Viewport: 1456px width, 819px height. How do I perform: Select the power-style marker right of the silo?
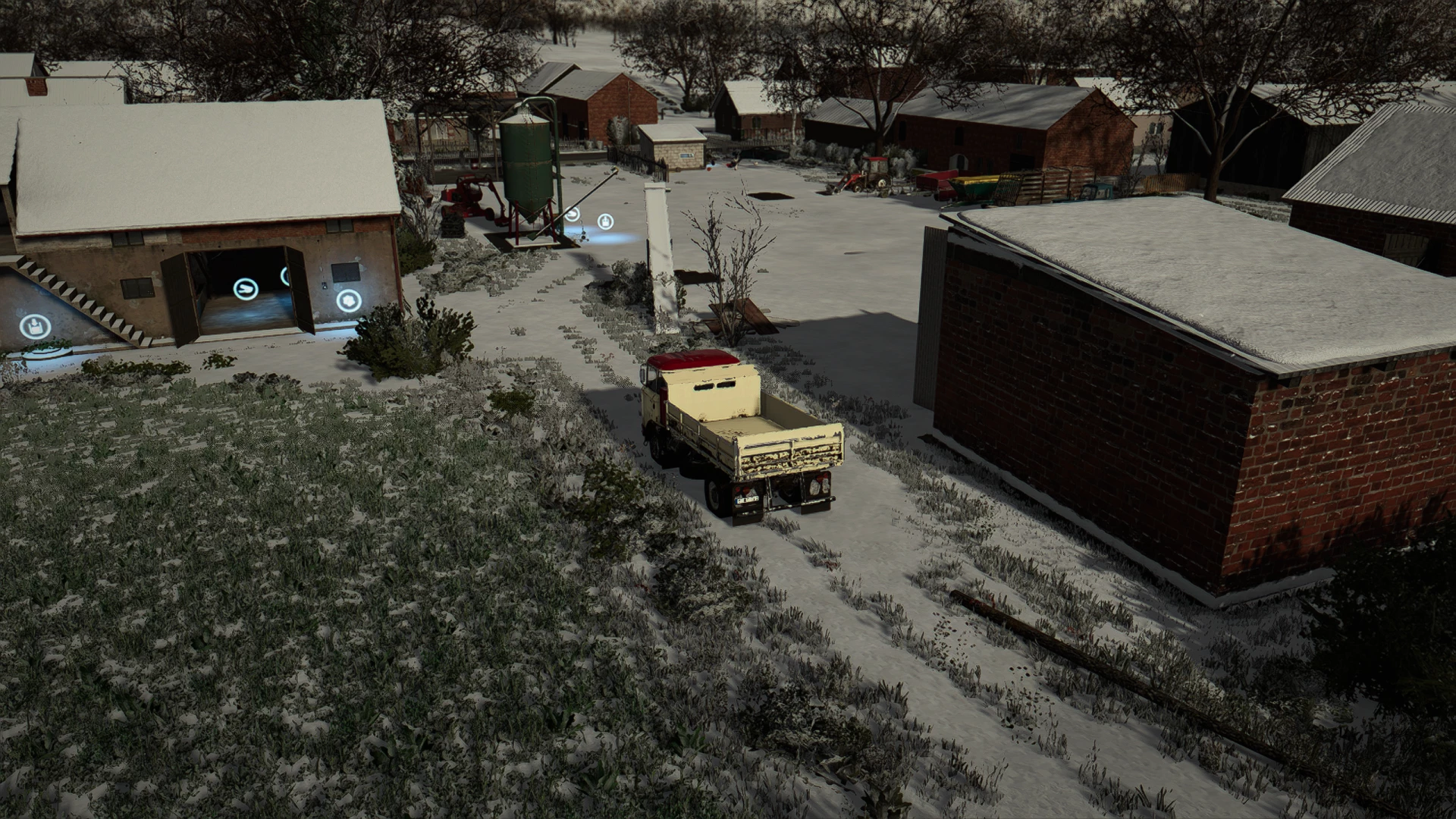[x=605, y=222]
